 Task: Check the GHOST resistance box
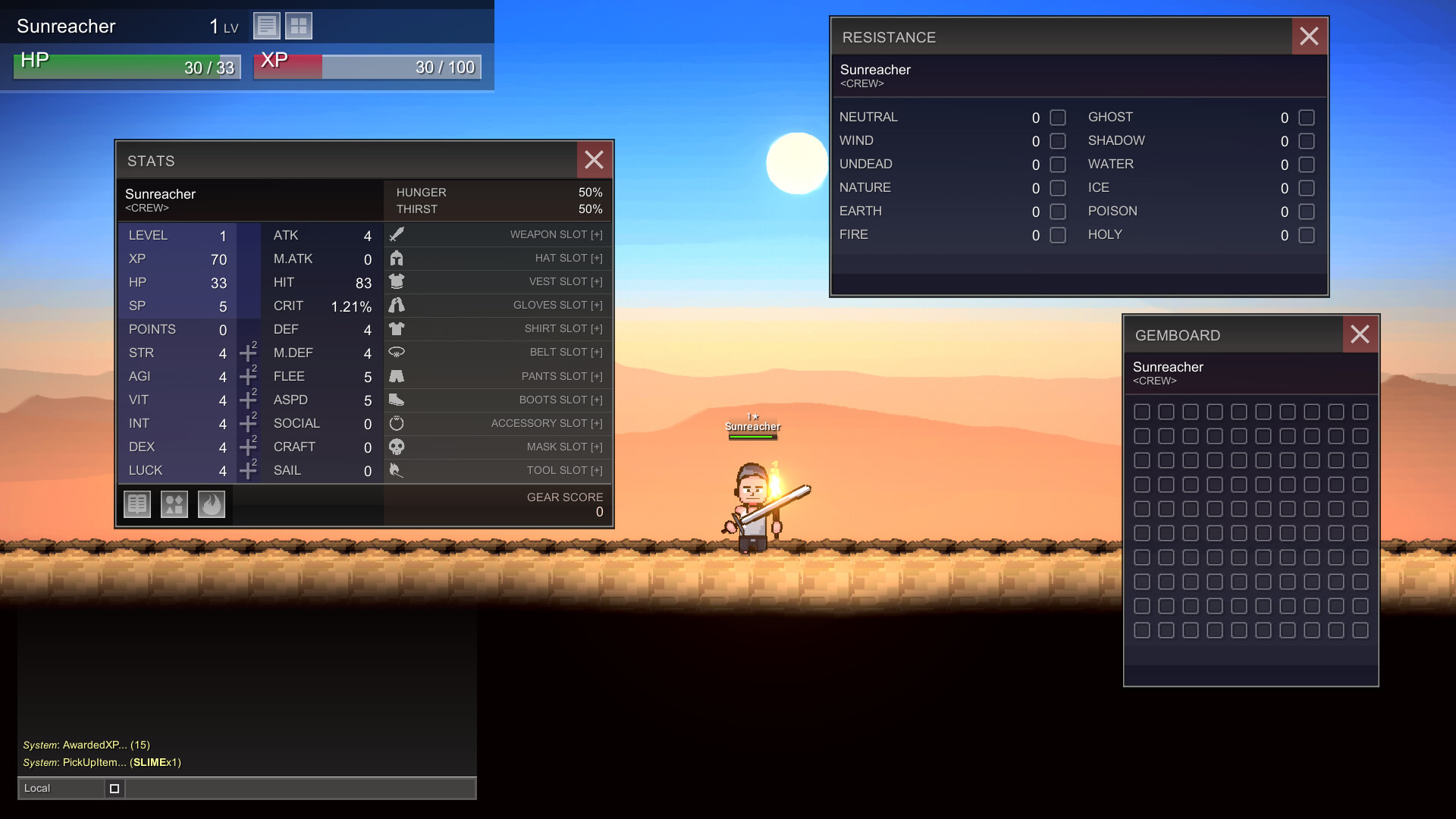1306,118
